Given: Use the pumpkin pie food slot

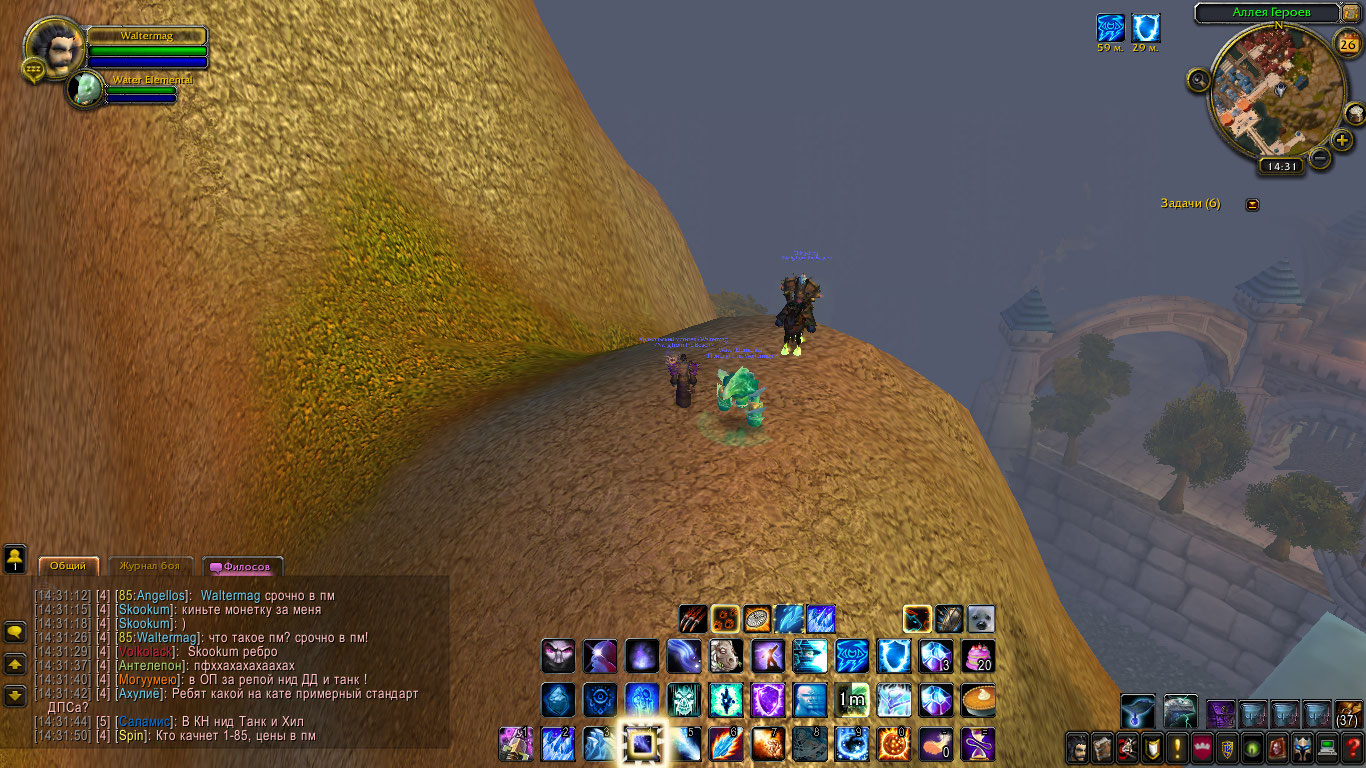Looking at the screenshot, I should click(x=978, y=700).
